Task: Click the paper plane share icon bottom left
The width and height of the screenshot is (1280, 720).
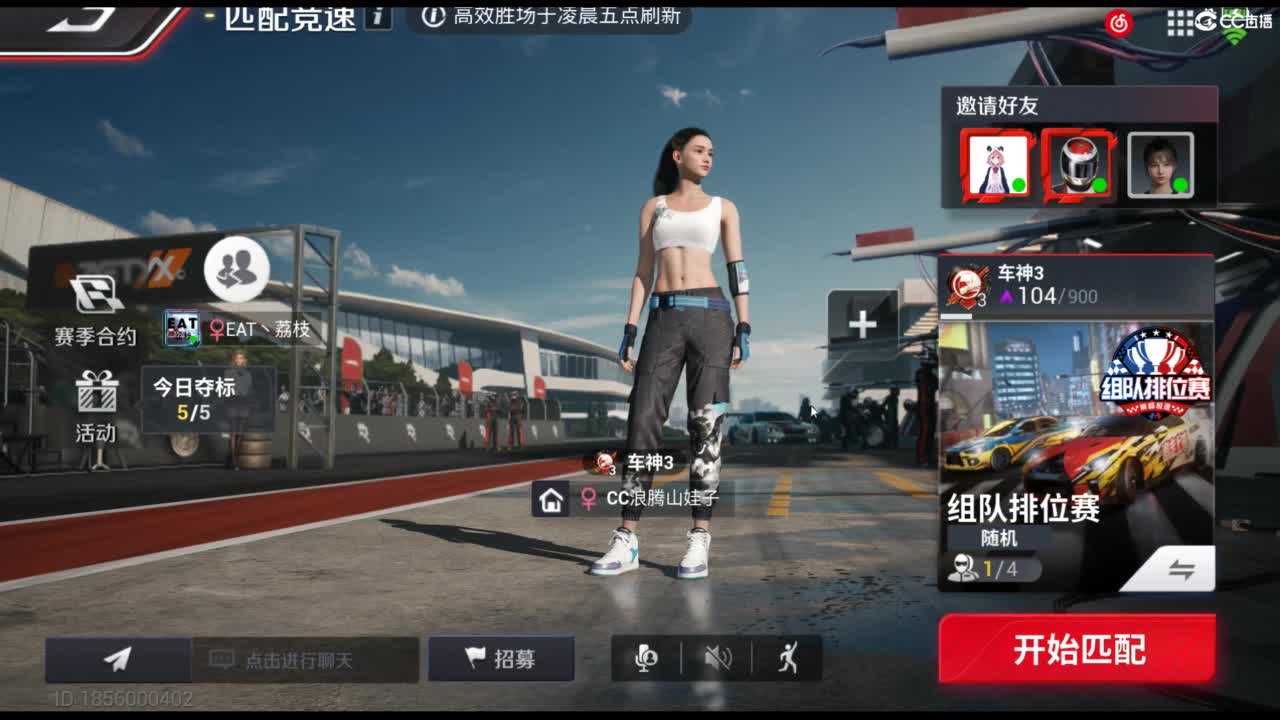Action: (115, 659)
